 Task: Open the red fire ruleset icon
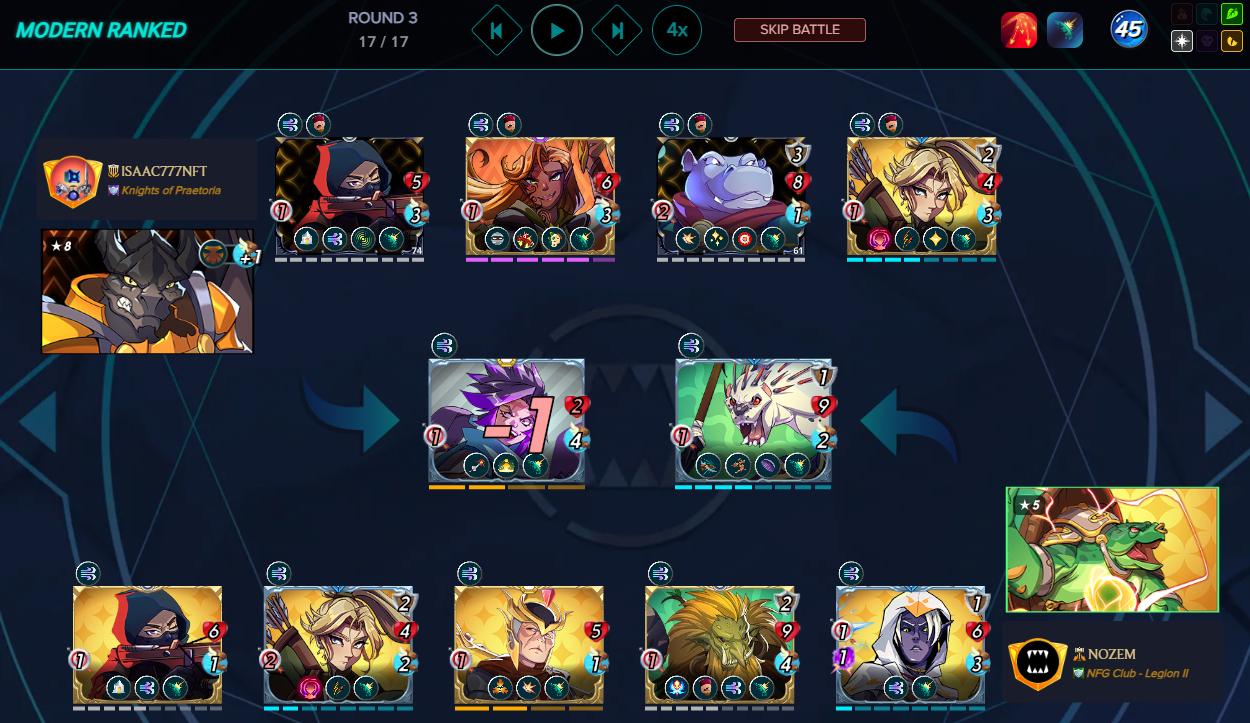(1019, 30)
